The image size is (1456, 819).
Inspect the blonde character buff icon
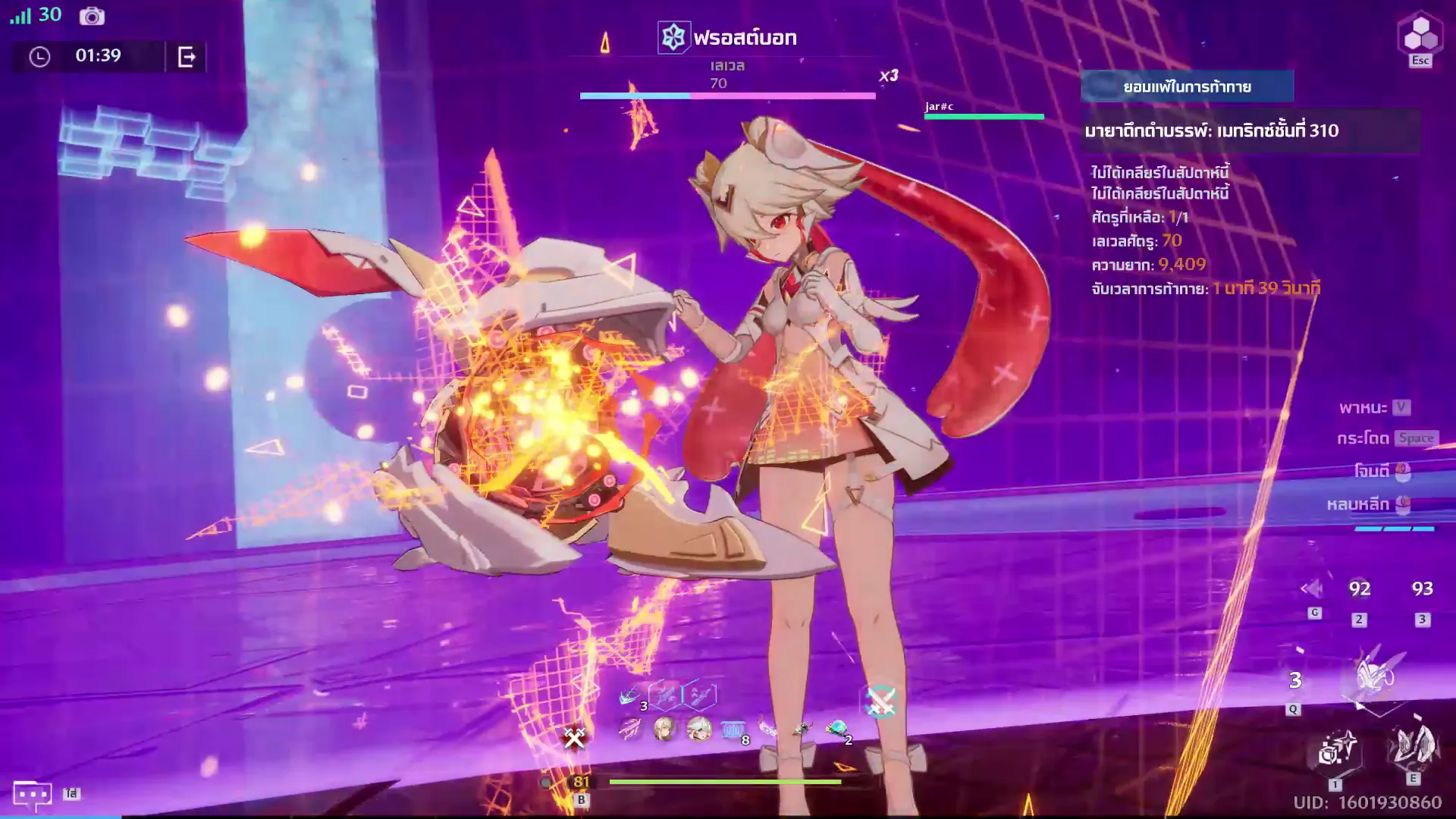[x=664, y=730]
